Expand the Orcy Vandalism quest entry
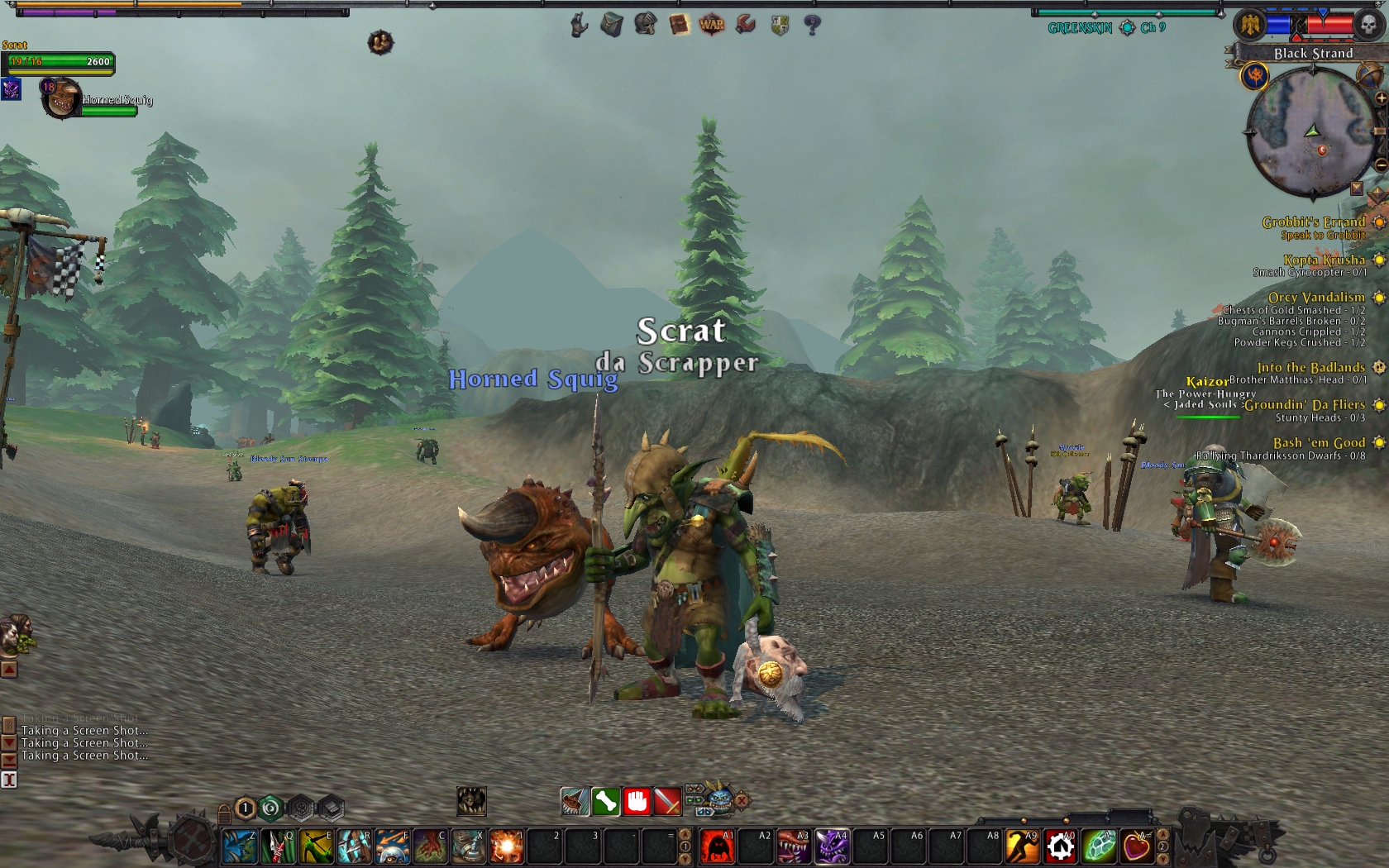 pos(1379,297)
